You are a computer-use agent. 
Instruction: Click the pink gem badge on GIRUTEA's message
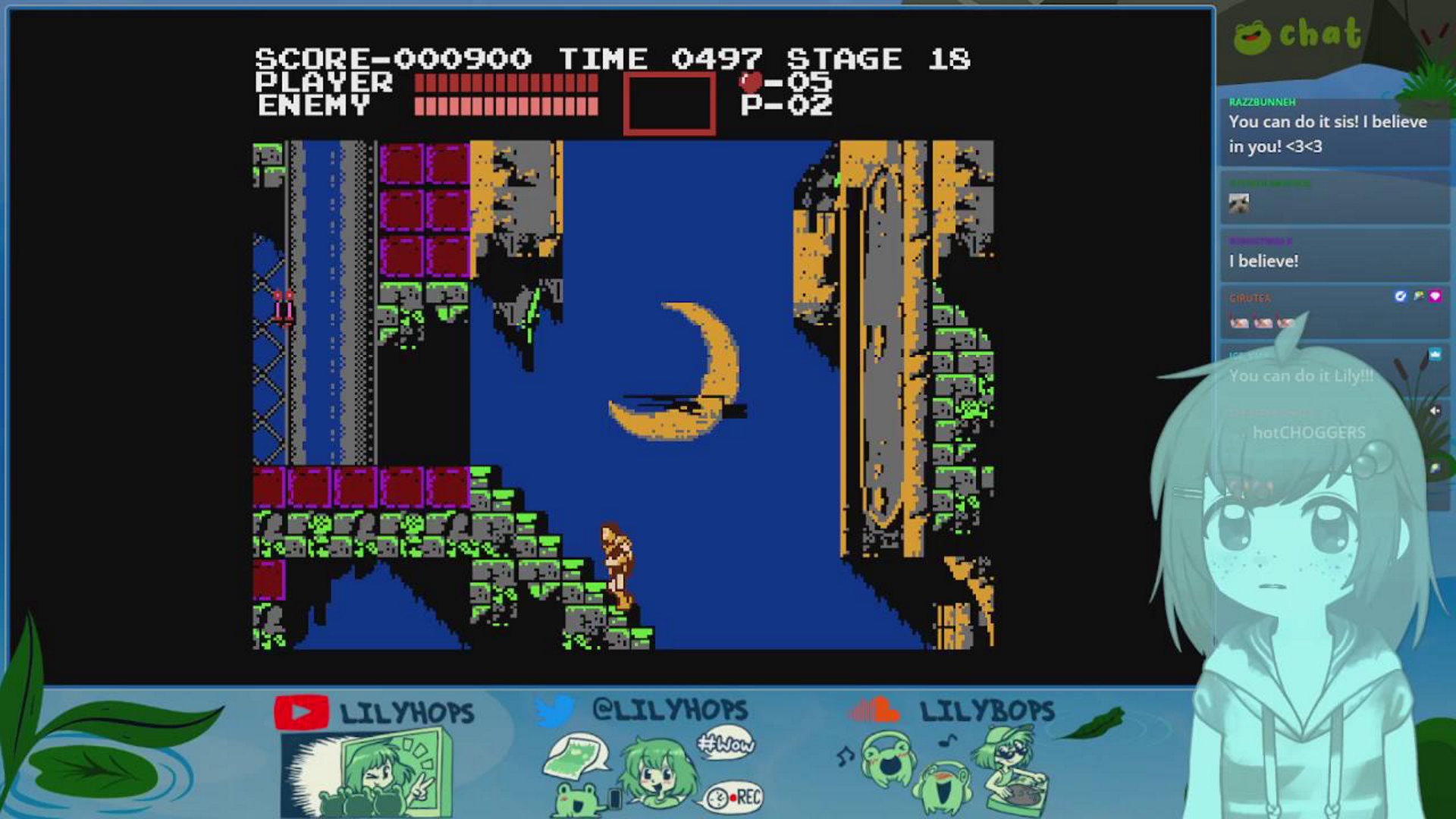(1436, 297)
